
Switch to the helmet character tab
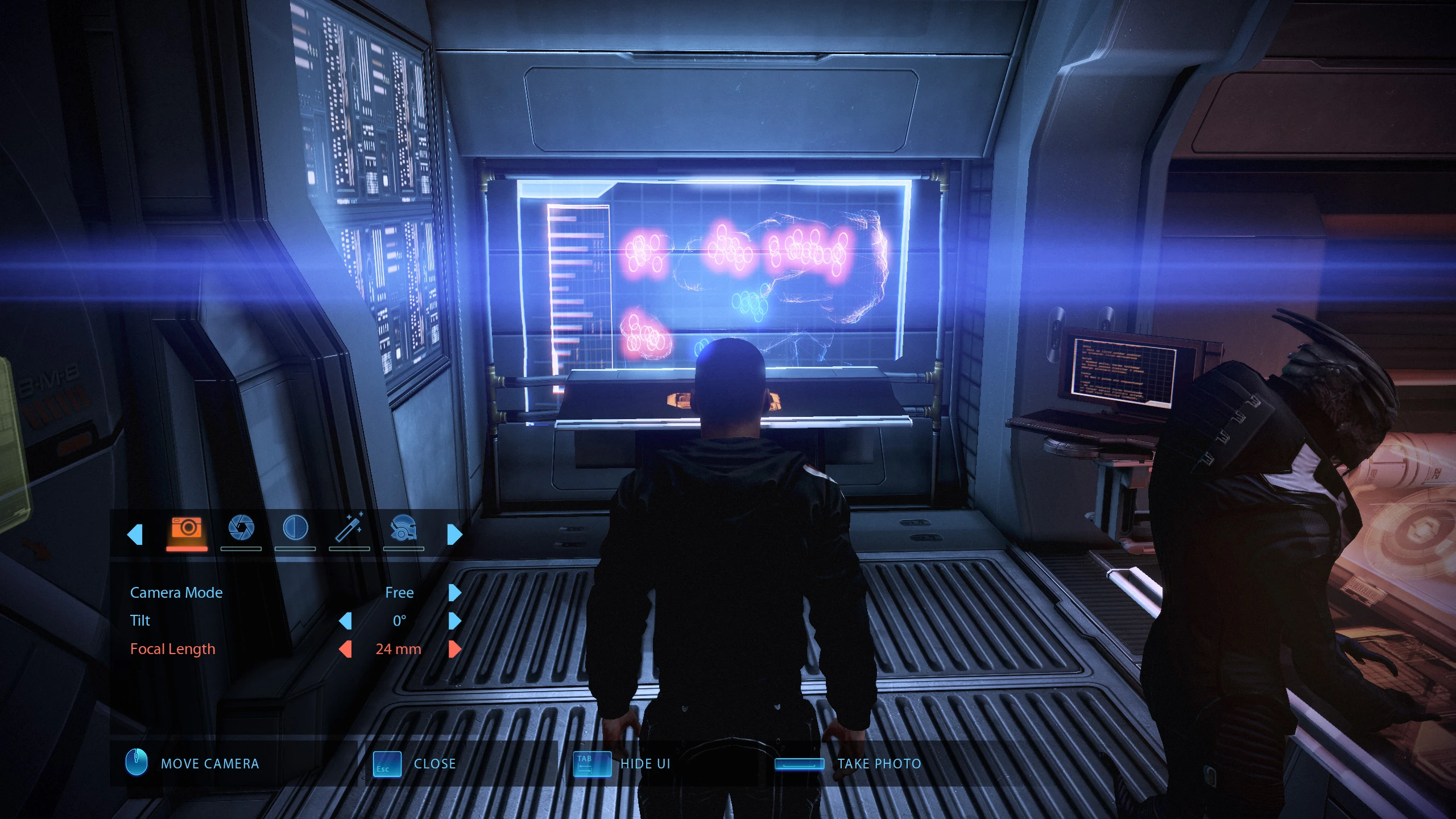point(403,530)
